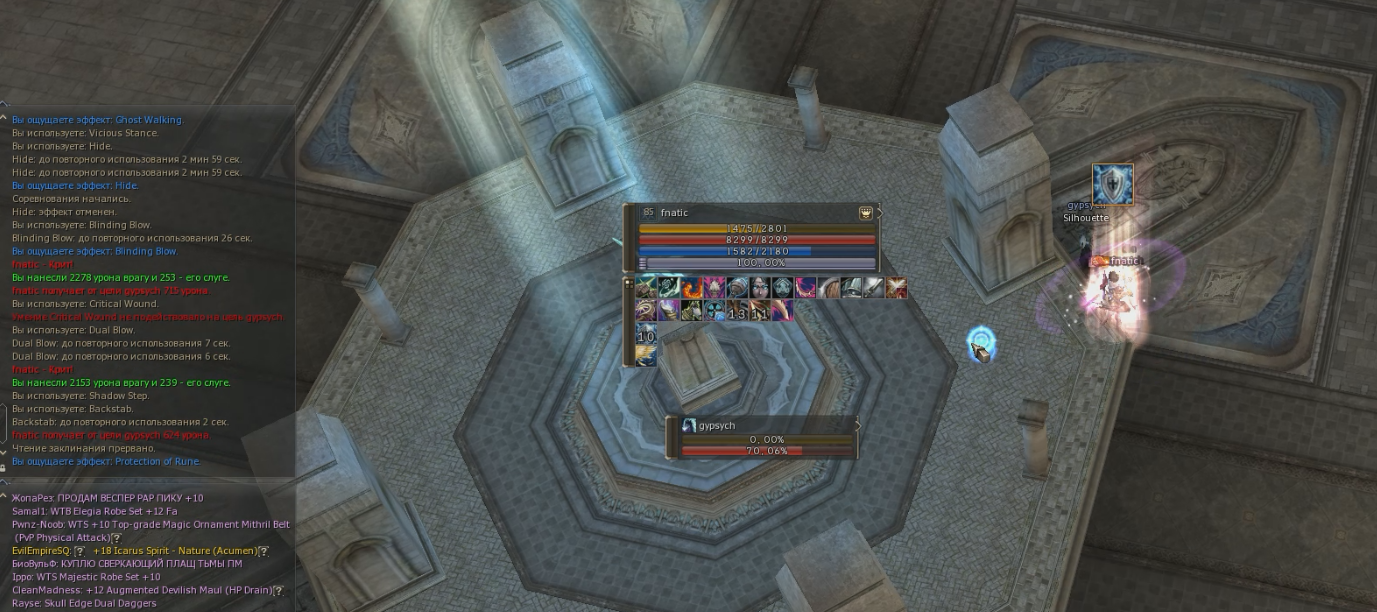Viewport: 1377px width, 612px height.
Task: Click the buff-bar layout toggle button
Action: (629, 284)
